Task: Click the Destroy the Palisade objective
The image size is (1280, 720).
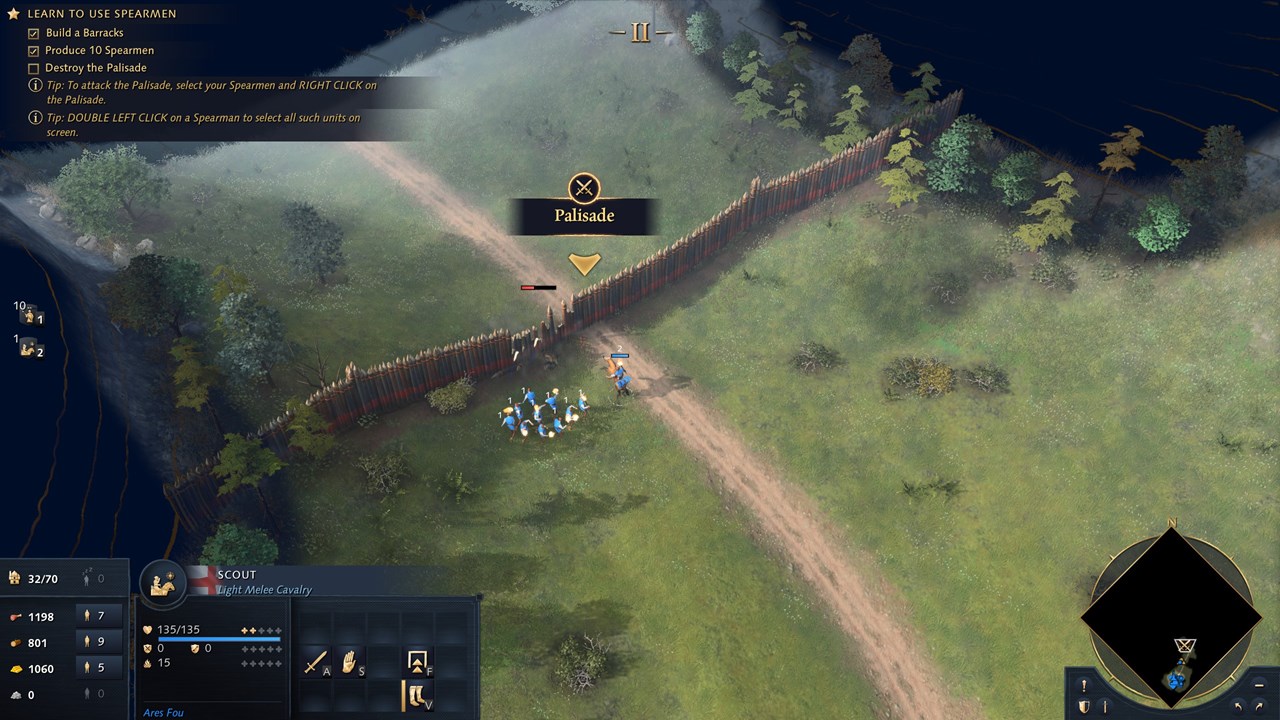Action: pyautogui.click(x=95, y=68)
